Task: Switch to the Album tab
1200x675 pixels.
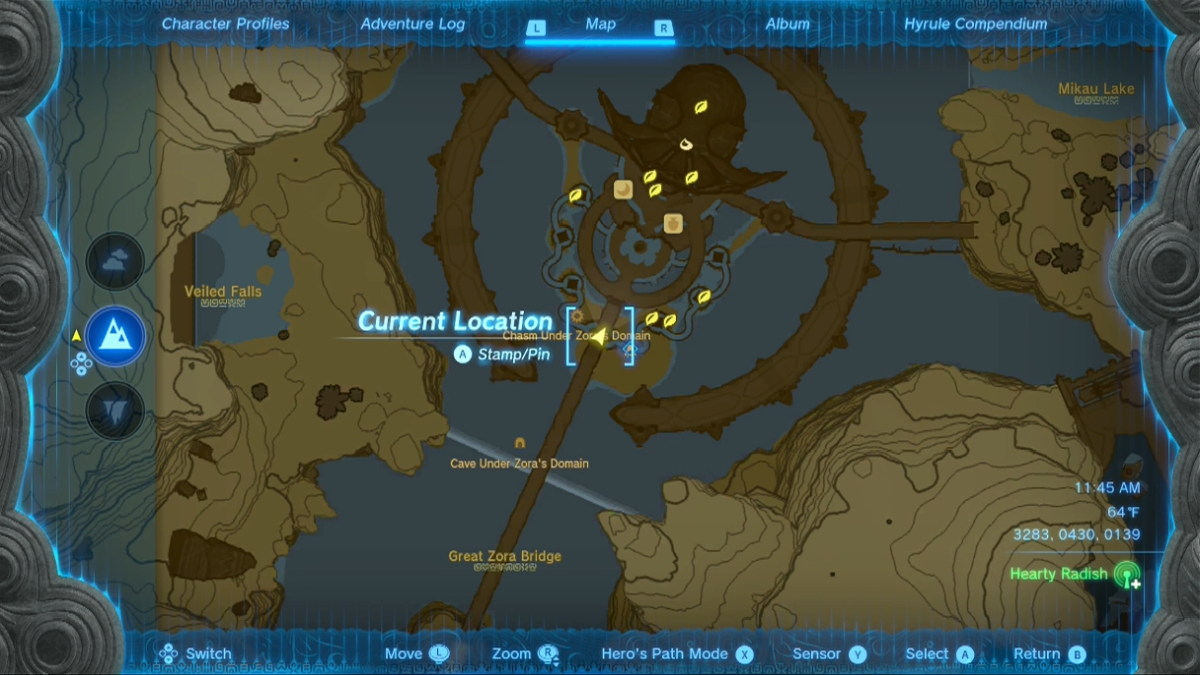Action: [x=787, y=24]
